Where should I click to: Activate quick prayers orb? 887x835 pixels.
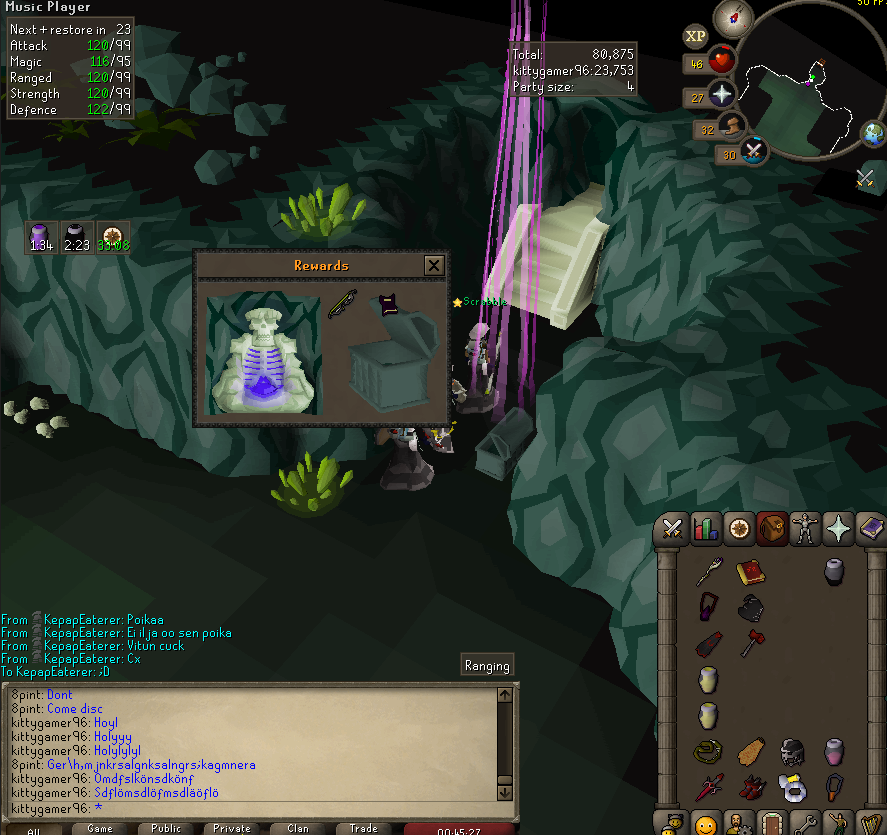coord(720,95)
